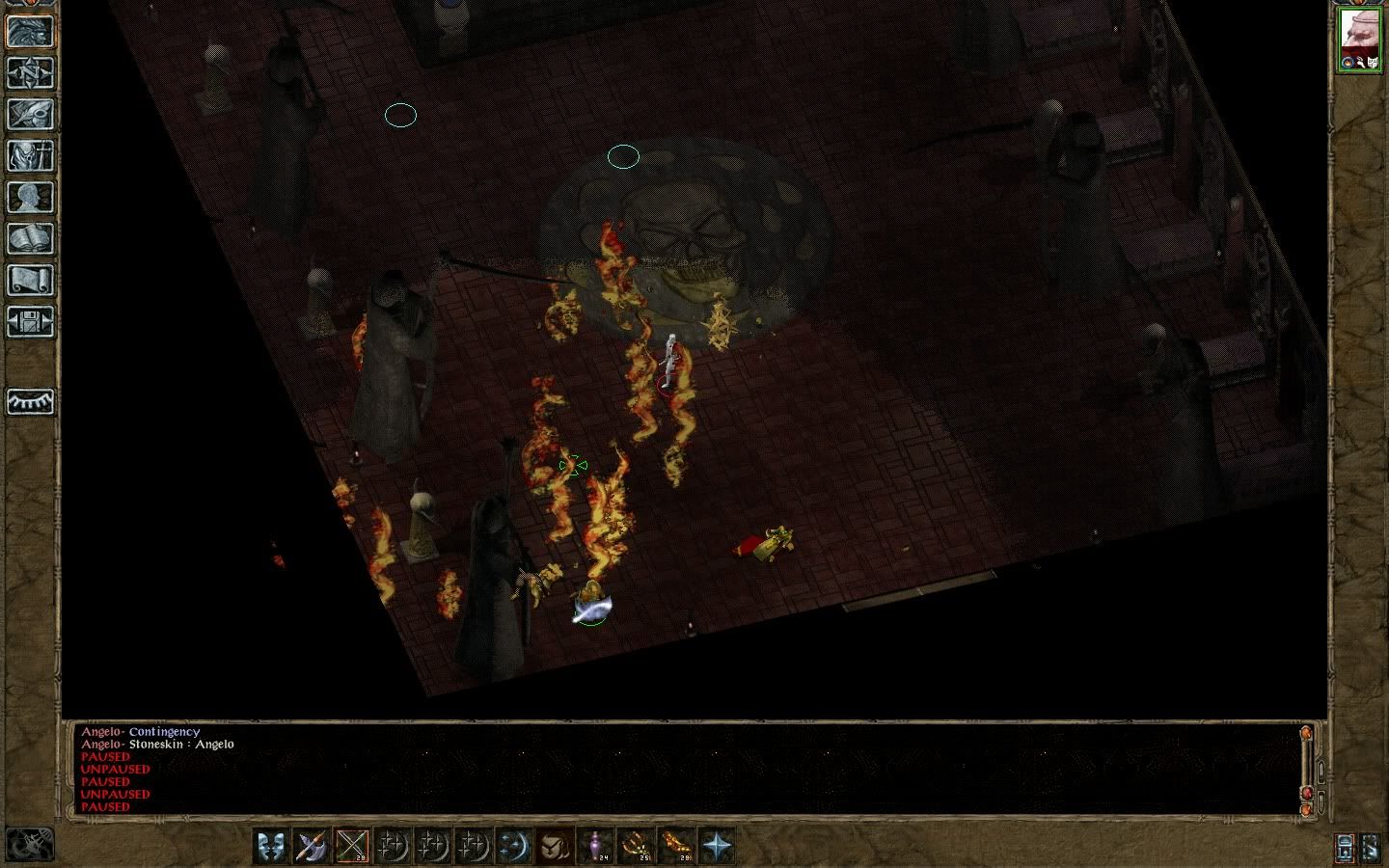
Task: Return to game view using top portrait button
Action: tap(30, 31)
